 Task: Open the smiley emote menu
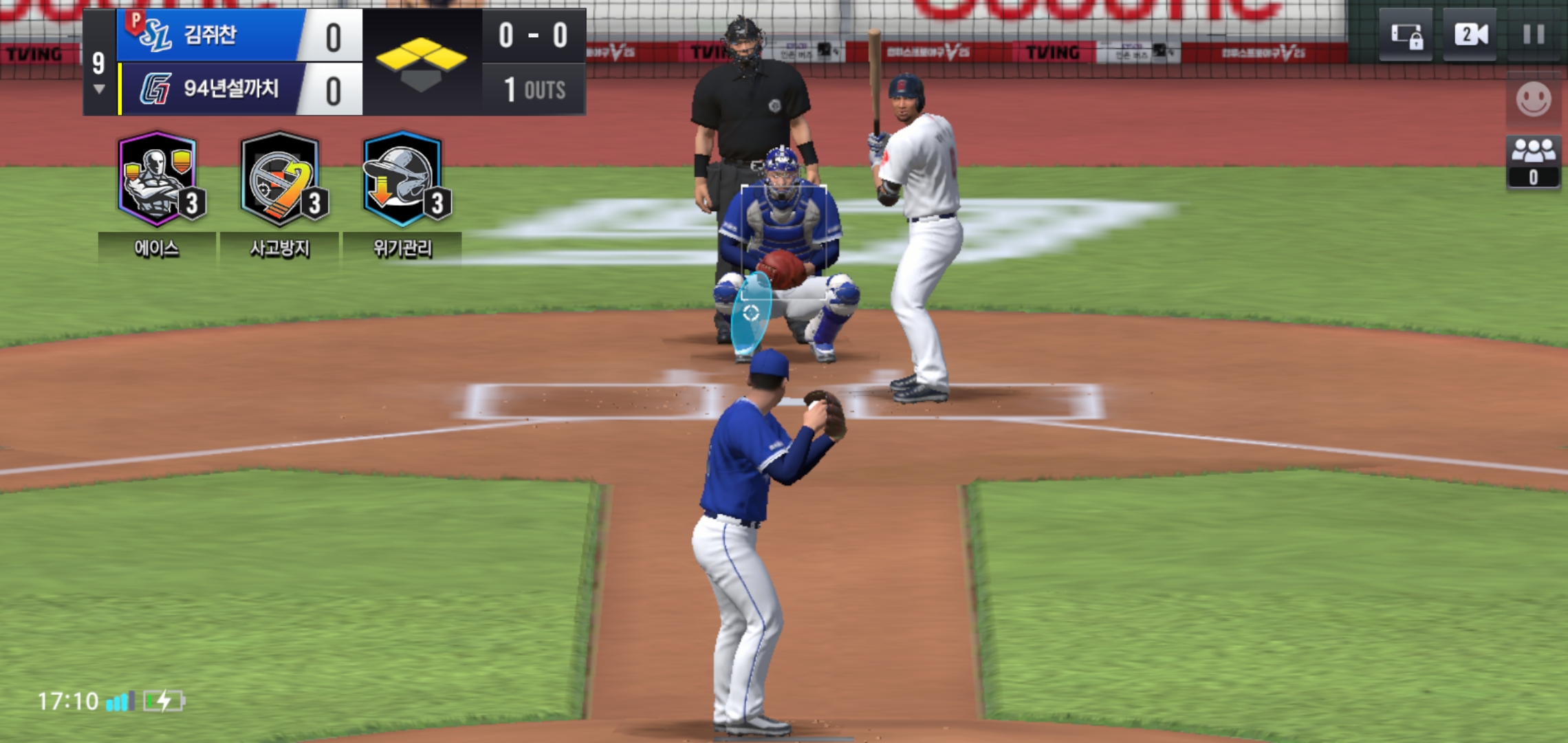click(1533, 100)
